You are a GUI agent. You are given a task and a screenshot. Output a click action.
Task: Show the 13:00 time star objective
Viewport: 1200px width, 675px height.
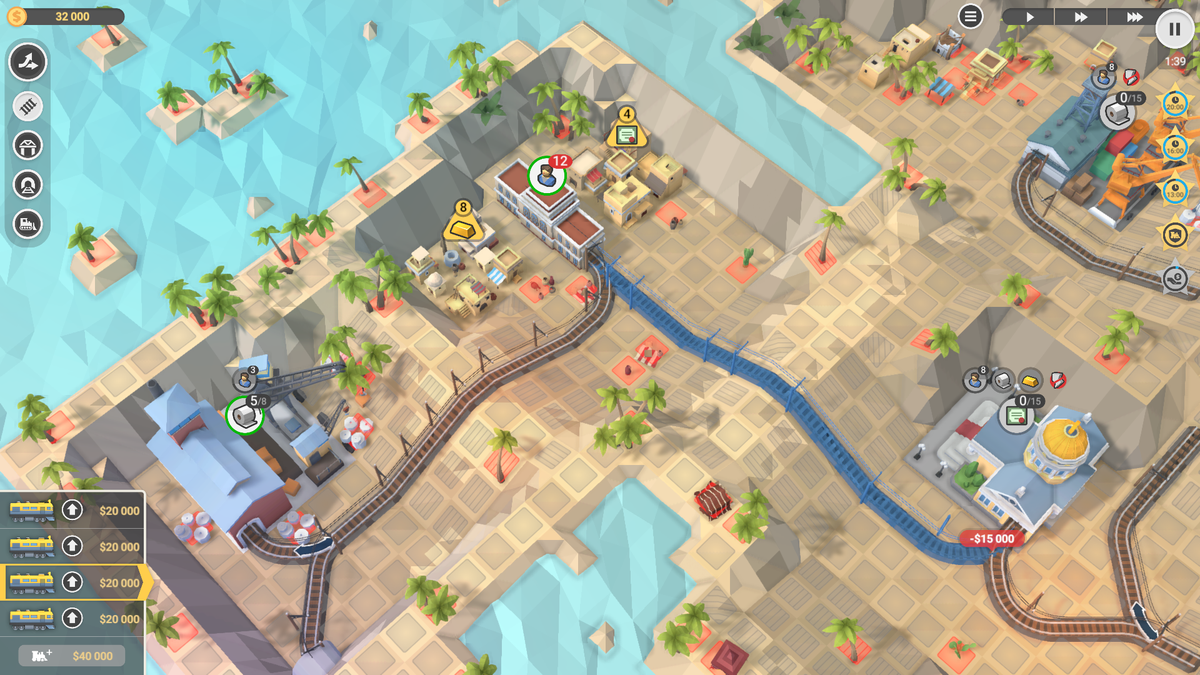tap(1174, 190)
